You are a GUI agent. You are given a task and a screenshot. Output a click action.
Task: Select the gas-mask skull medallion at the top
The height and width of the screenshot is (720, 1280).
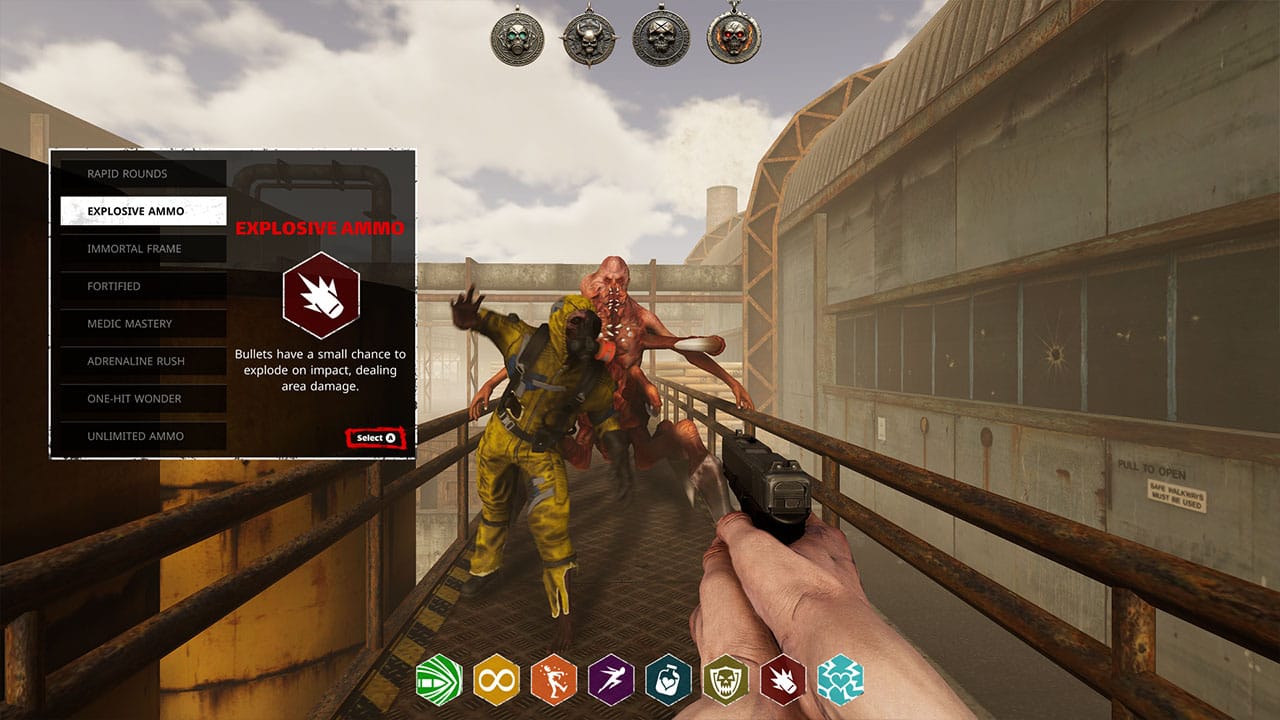(518, 37)
